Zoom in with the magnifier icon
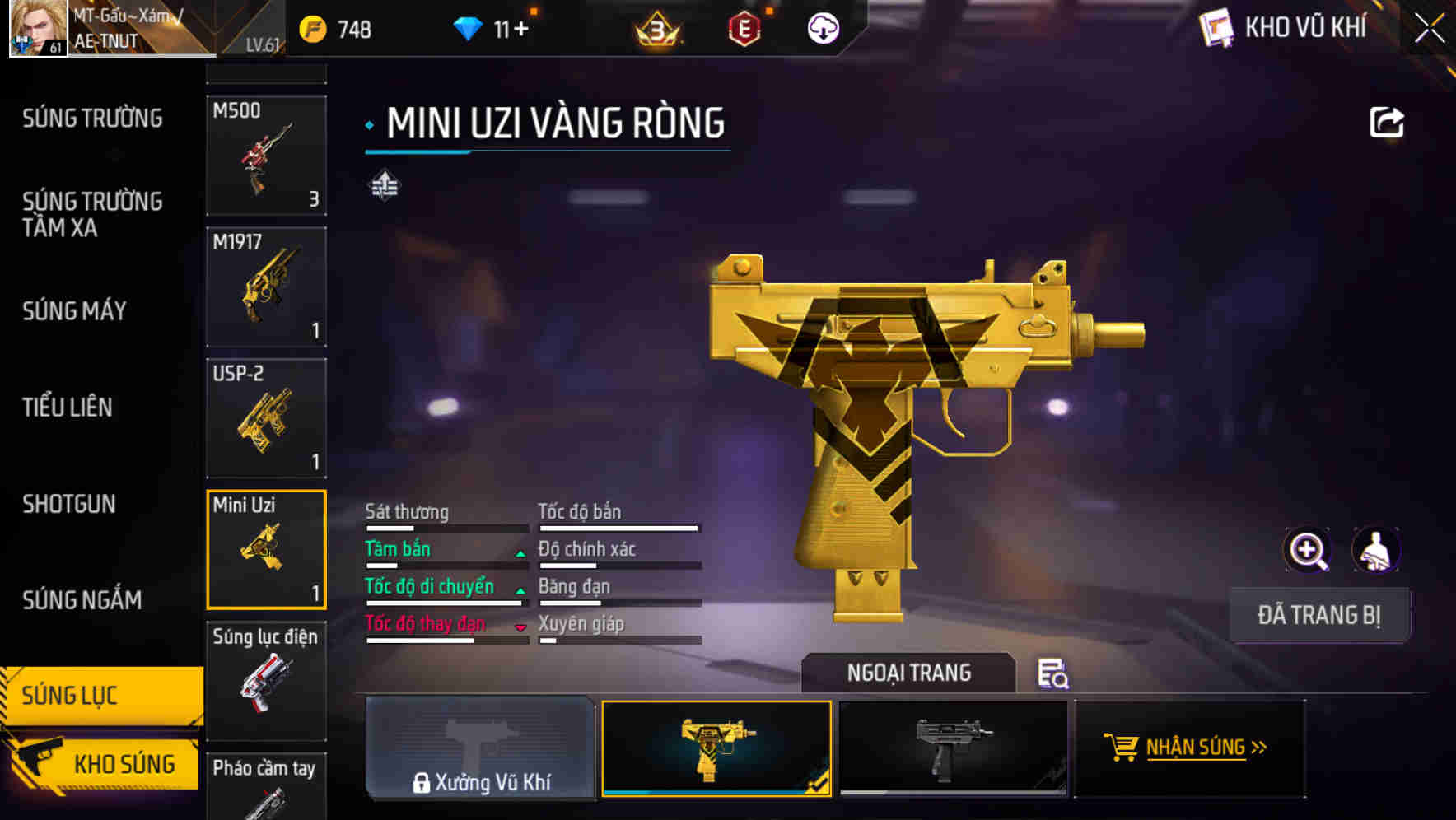Viewport: 1456px width, 820px height. [x=1307, y=550]
